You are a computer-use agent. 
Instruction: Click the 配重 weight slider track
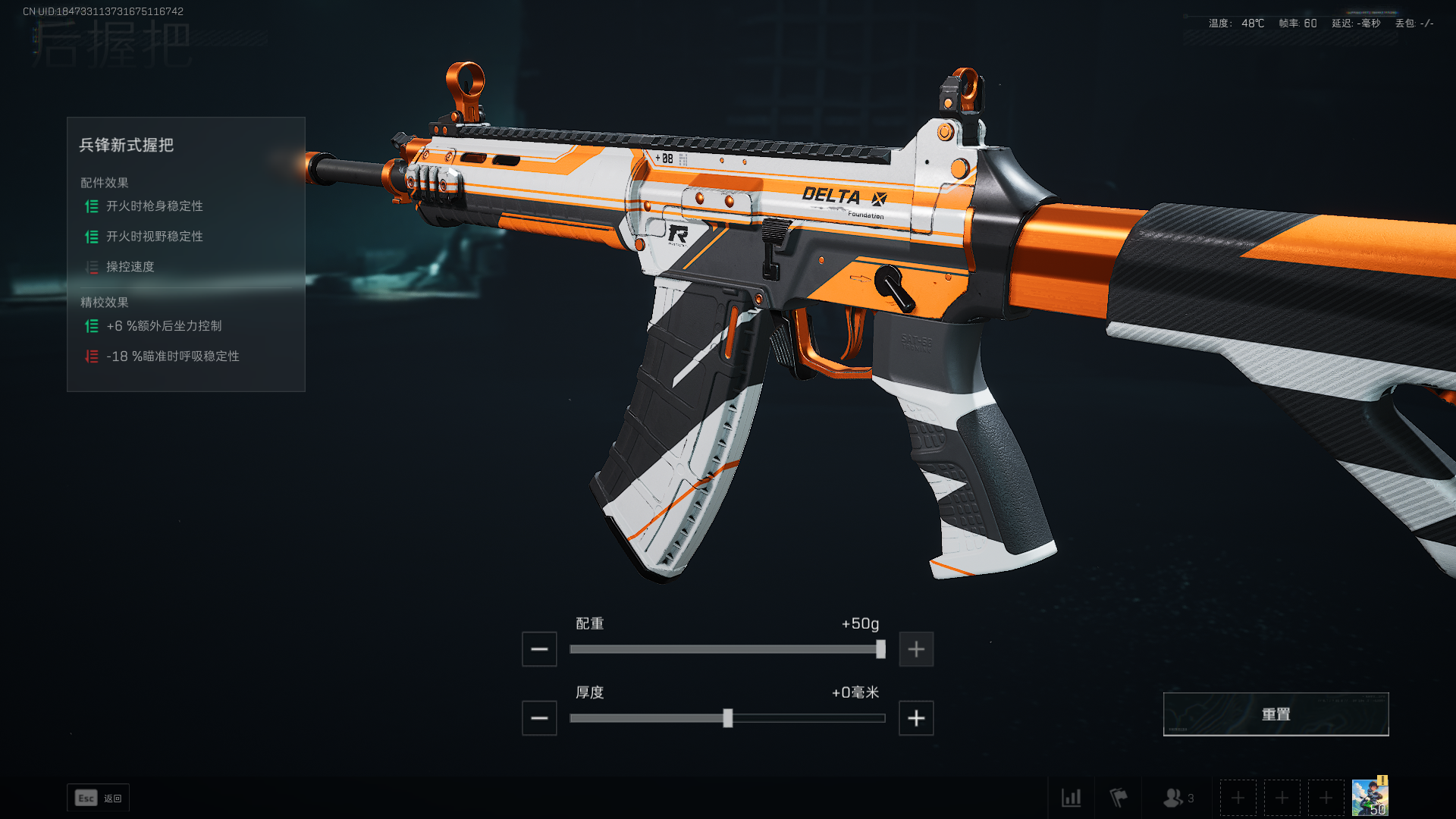(x=726, y=649)
